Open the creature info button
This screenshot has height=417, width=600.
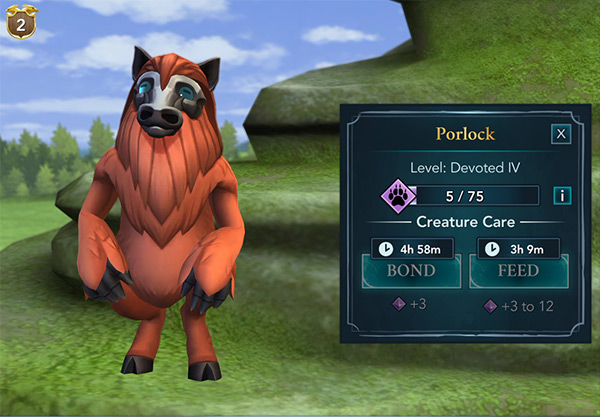point(561,195)
